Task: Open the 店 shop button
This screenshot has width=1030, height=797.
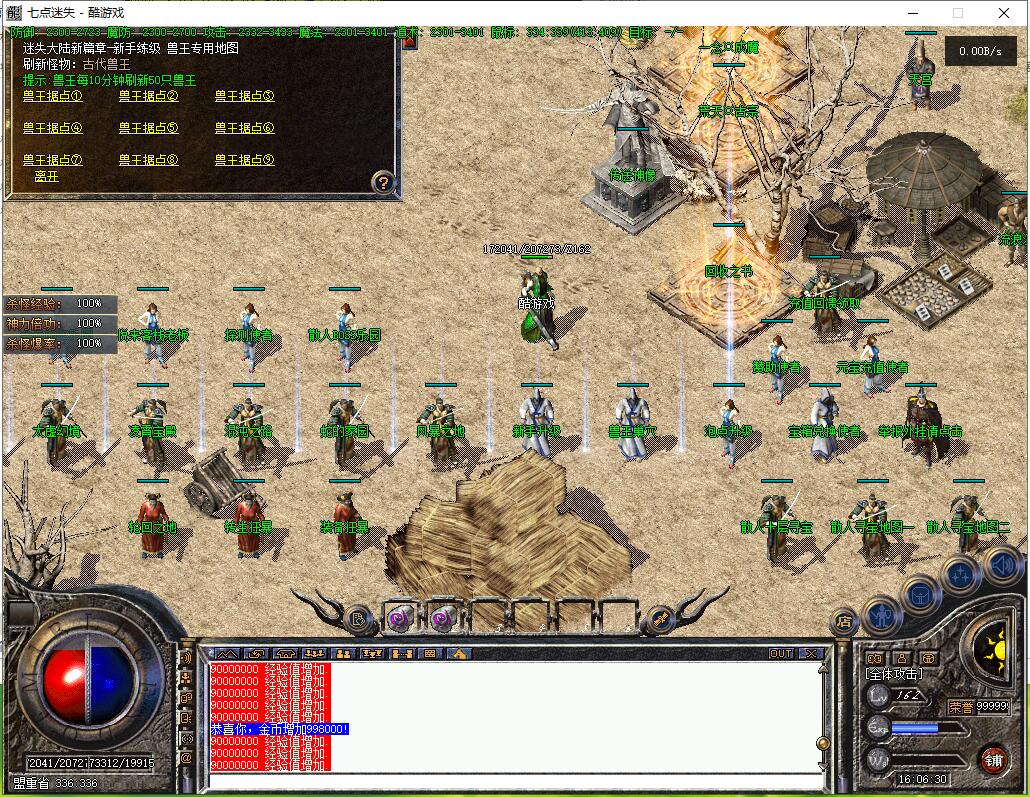Action: [x=844, y=622]
